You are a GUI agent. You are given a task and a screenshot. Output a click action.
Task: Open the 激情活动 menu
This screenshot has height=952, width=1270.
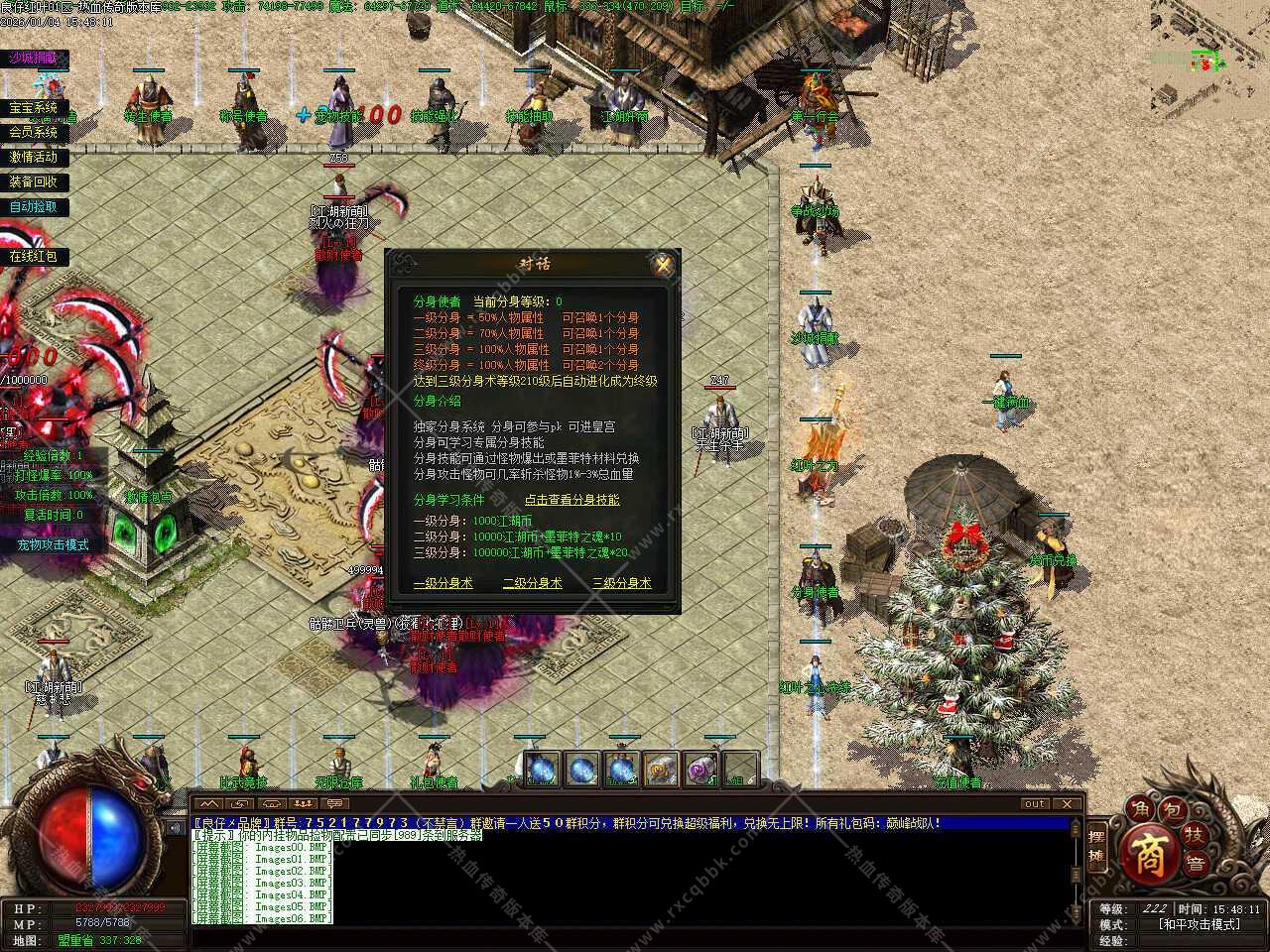[x=34, y=157]
